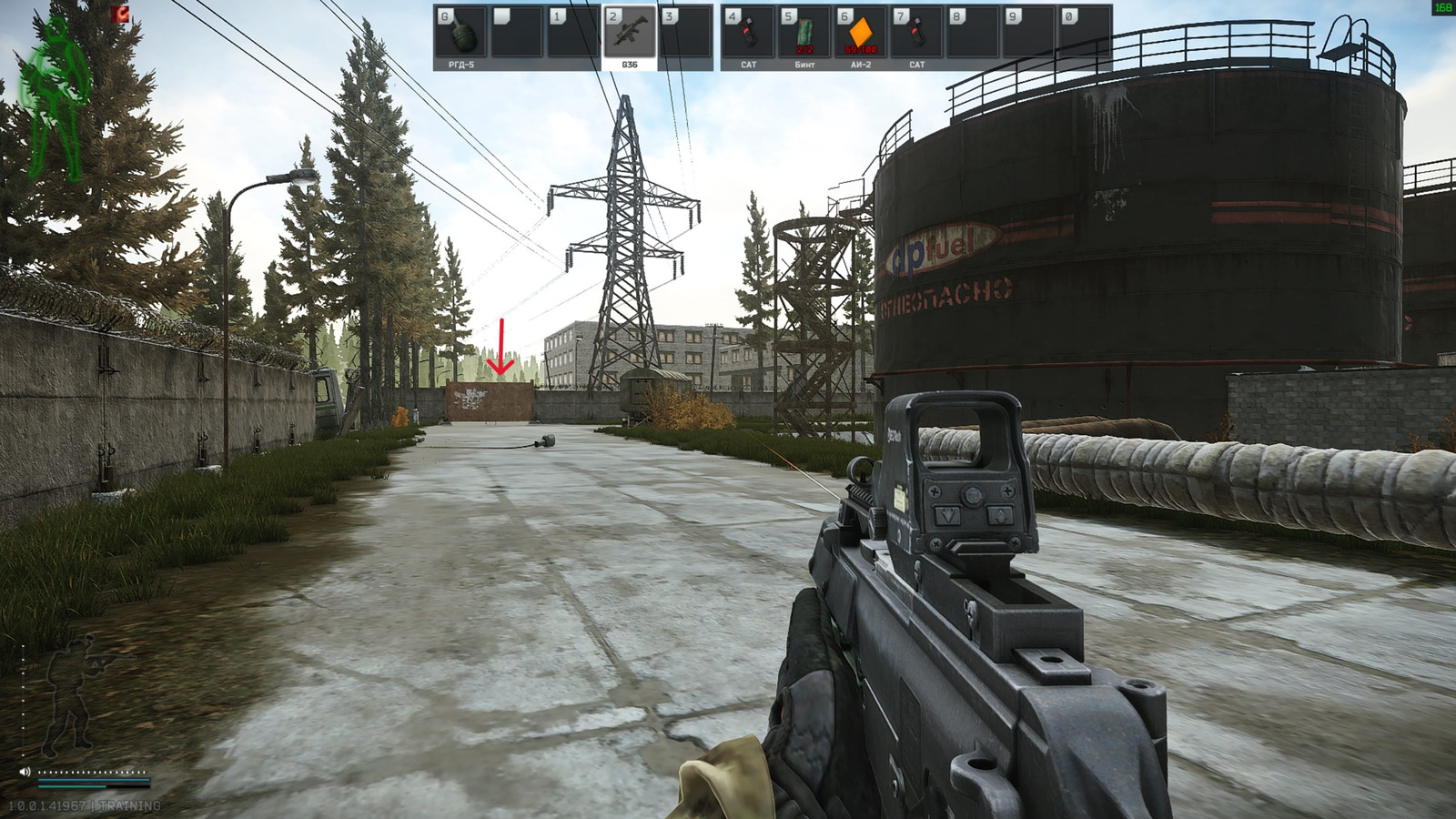This screenshot has height=819, width=1456.
Task: Click the red shirt icon top left
Action: (118, 15)
